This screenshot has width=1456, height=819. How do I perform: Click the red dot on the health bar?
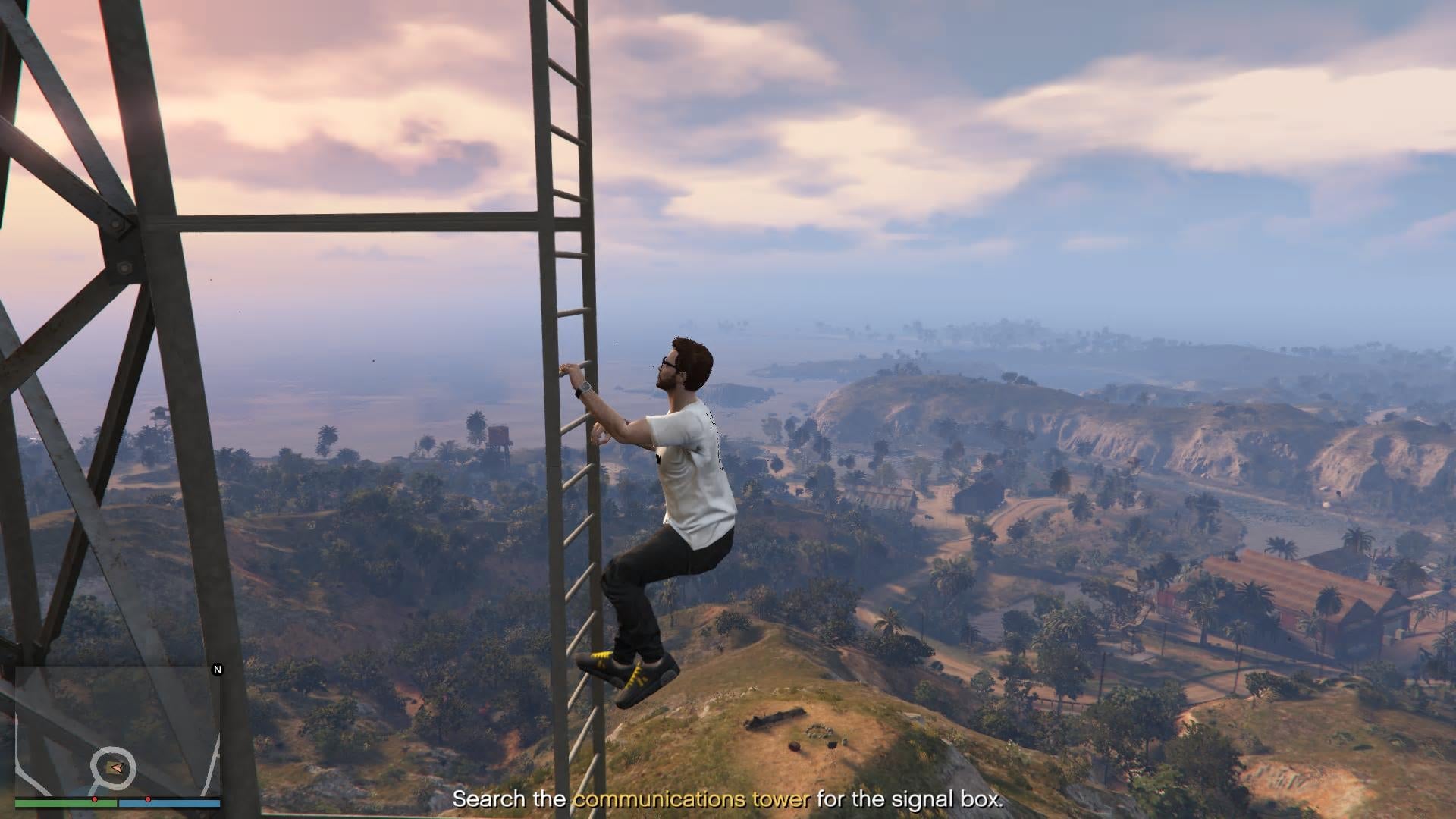[95, 799]
